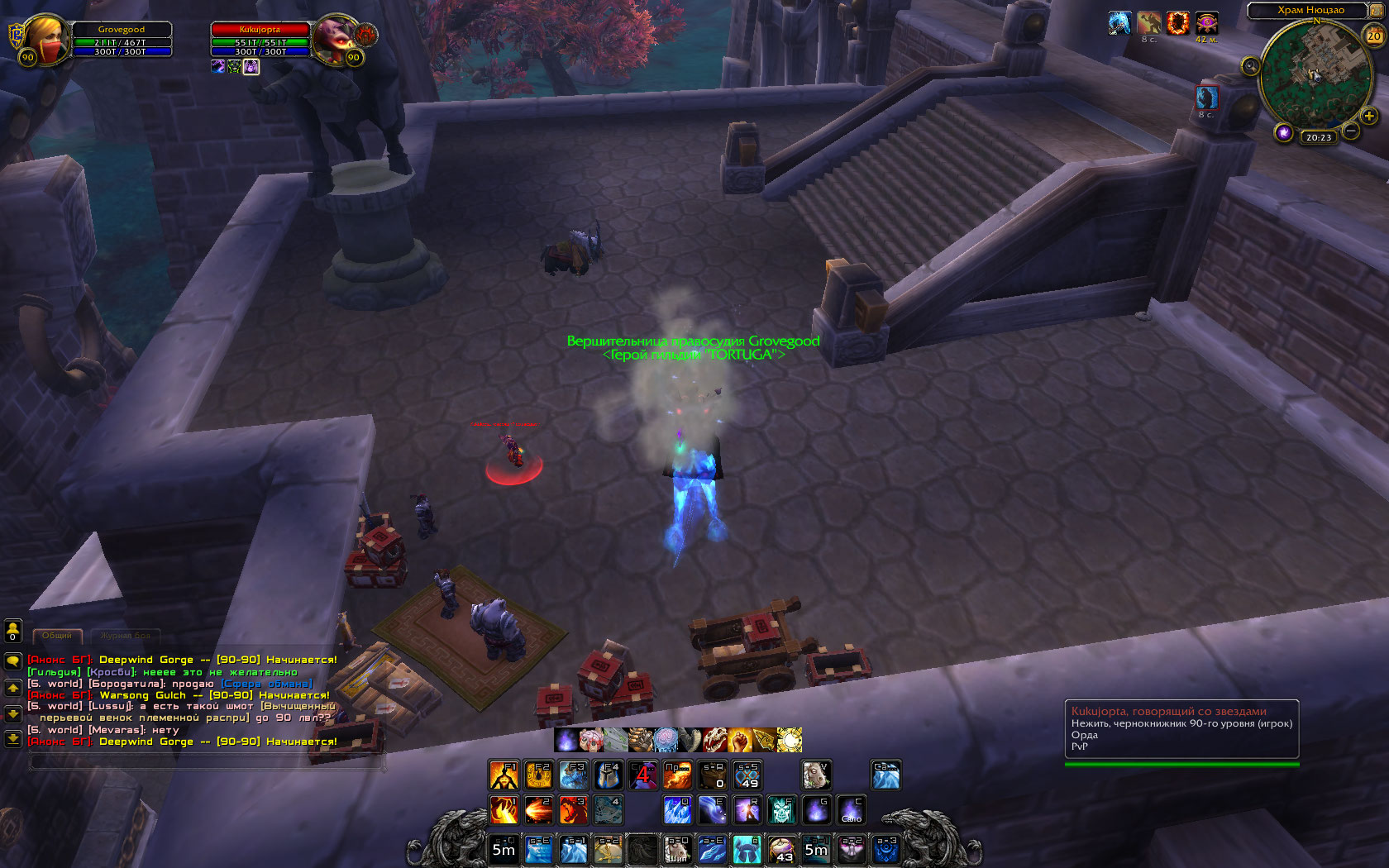
Task: Open the minimap
Action: tap(1314, 76)
